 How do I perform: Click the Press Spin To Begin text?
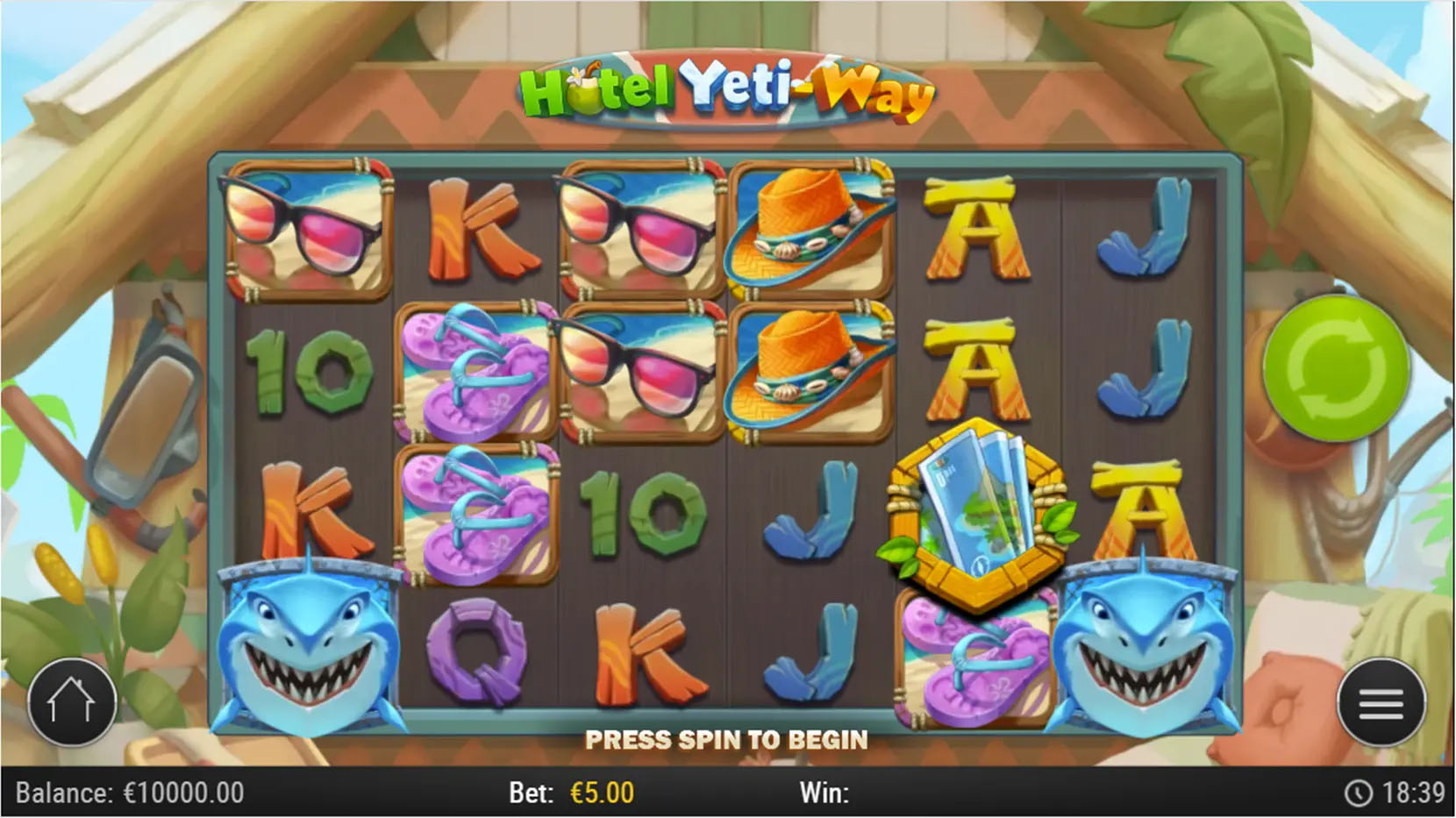726,741
